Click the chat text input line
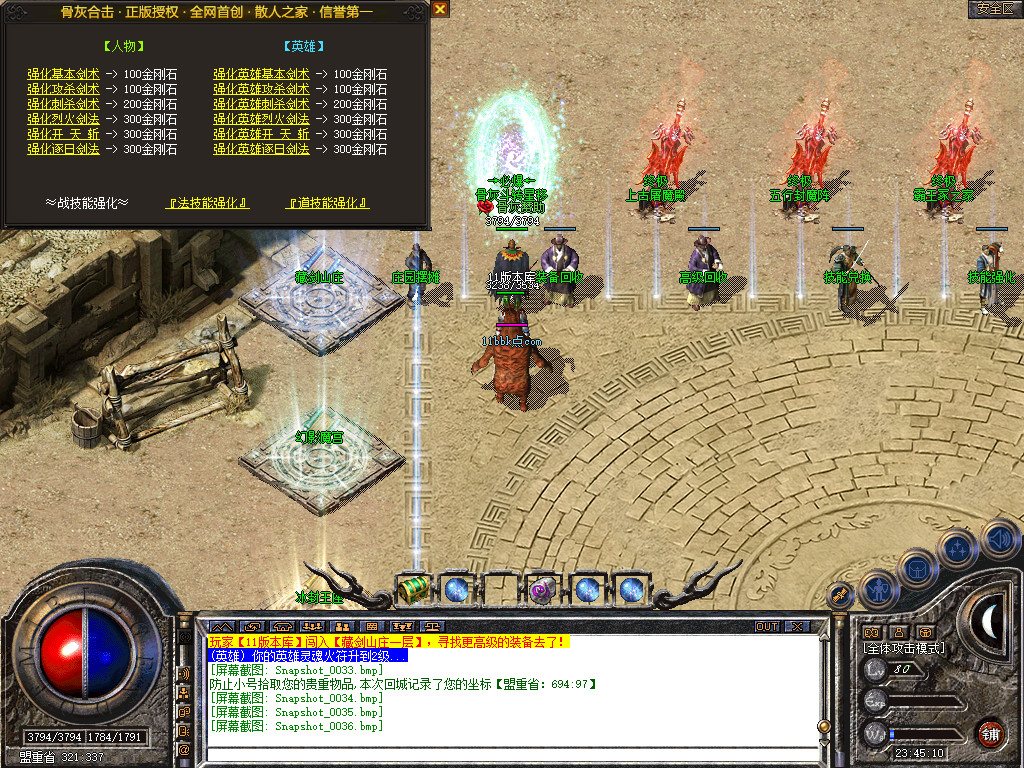 (500, 757)
